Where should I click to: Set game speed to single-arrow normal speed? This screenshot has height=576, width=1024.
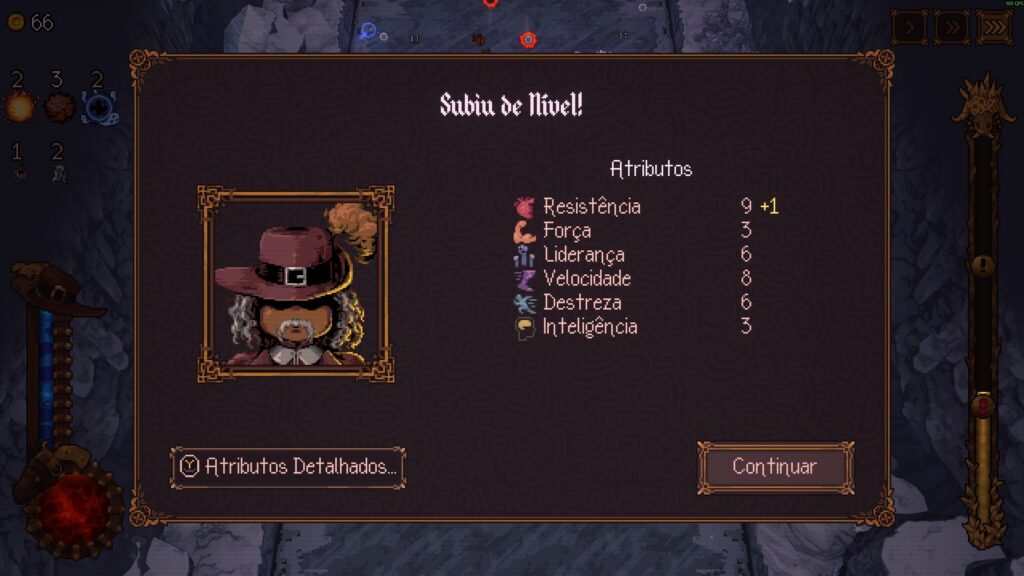tap(908, 27)
